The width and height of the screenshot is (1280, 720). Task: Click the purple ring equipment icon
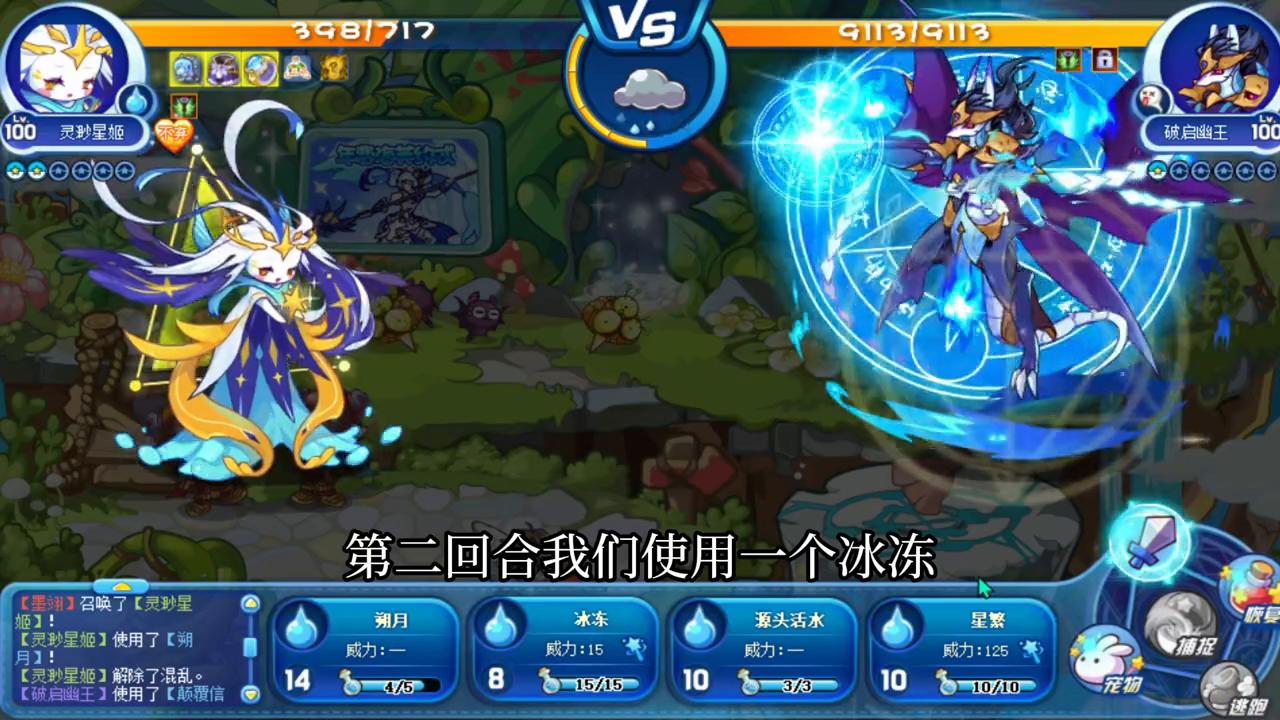pos(260,68)
